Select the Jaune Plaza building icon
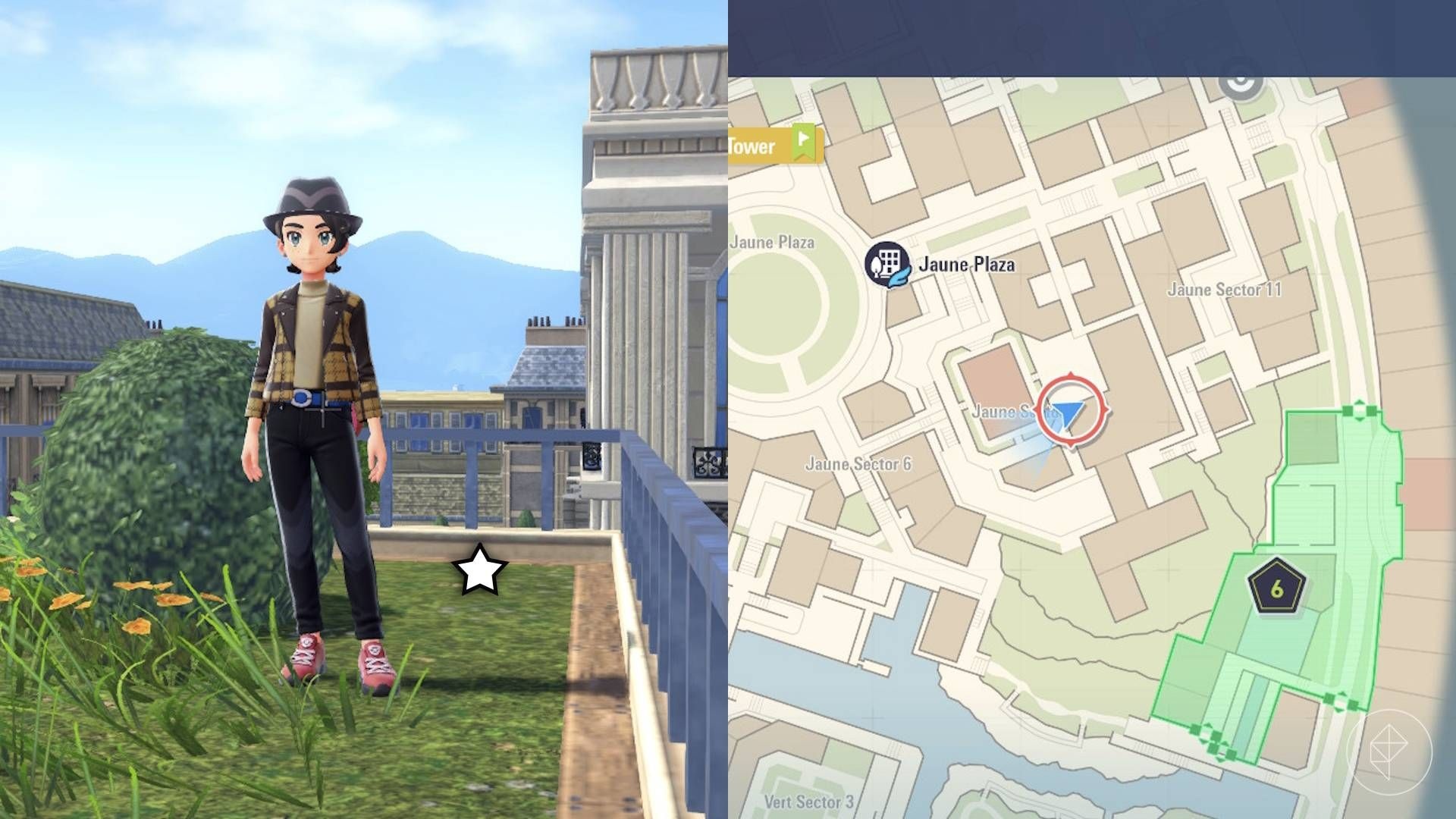This screenshot has height=819, width=1456. (887, 265)
